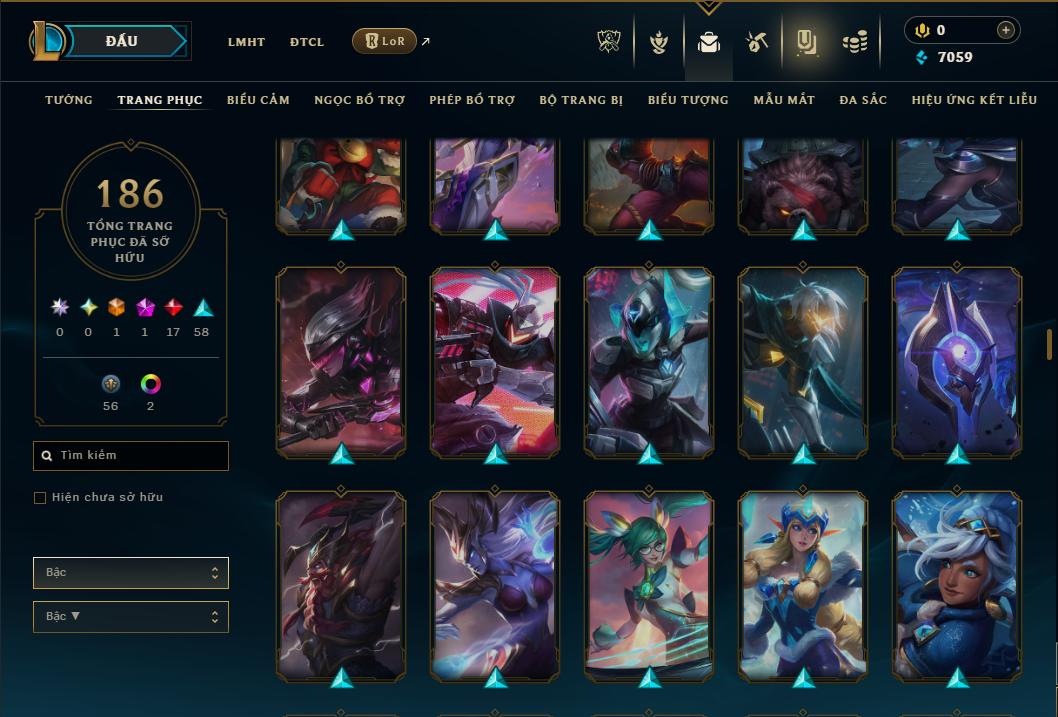Viewport: 1058px width, 717px height.
Task: Select the green twin-tailed girl with glasses skin
Action: pos(649,585)
